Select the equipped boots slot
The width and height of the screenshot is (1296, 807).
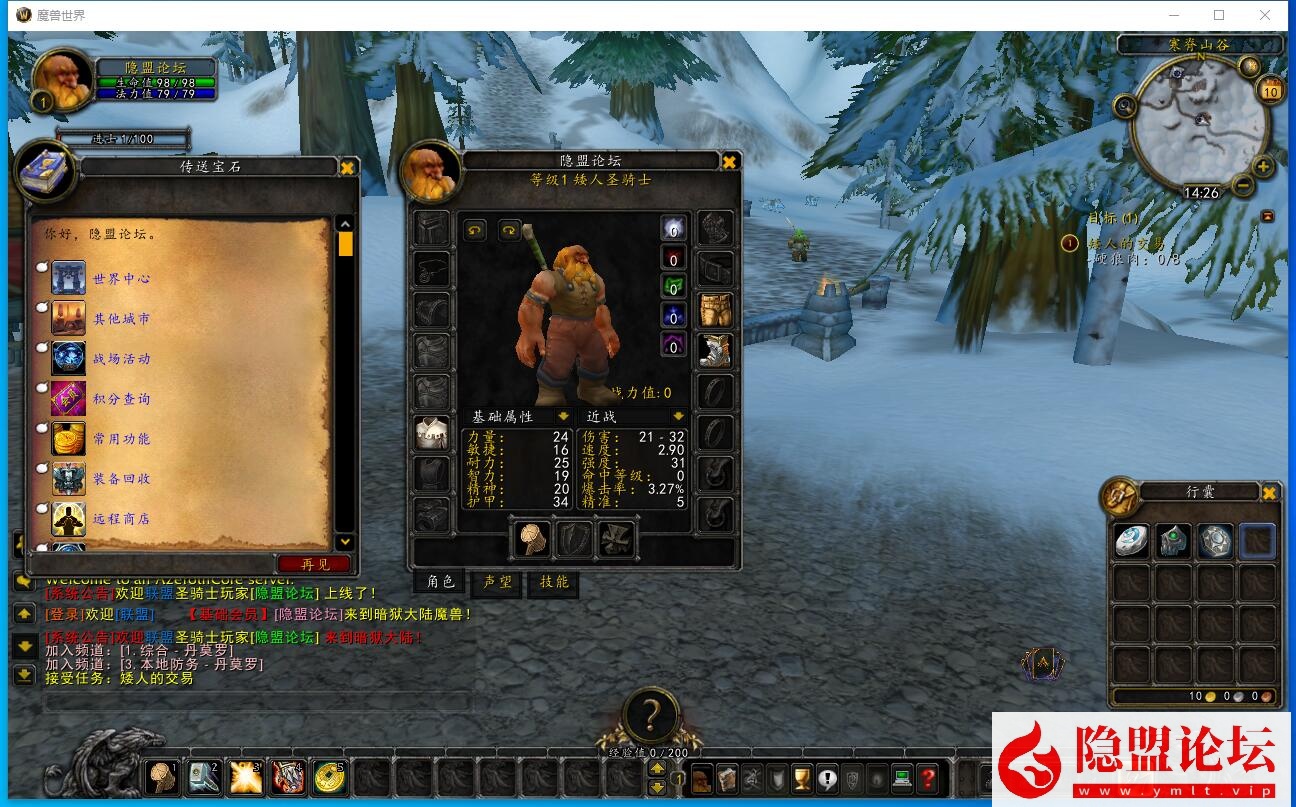click(715, 350)
